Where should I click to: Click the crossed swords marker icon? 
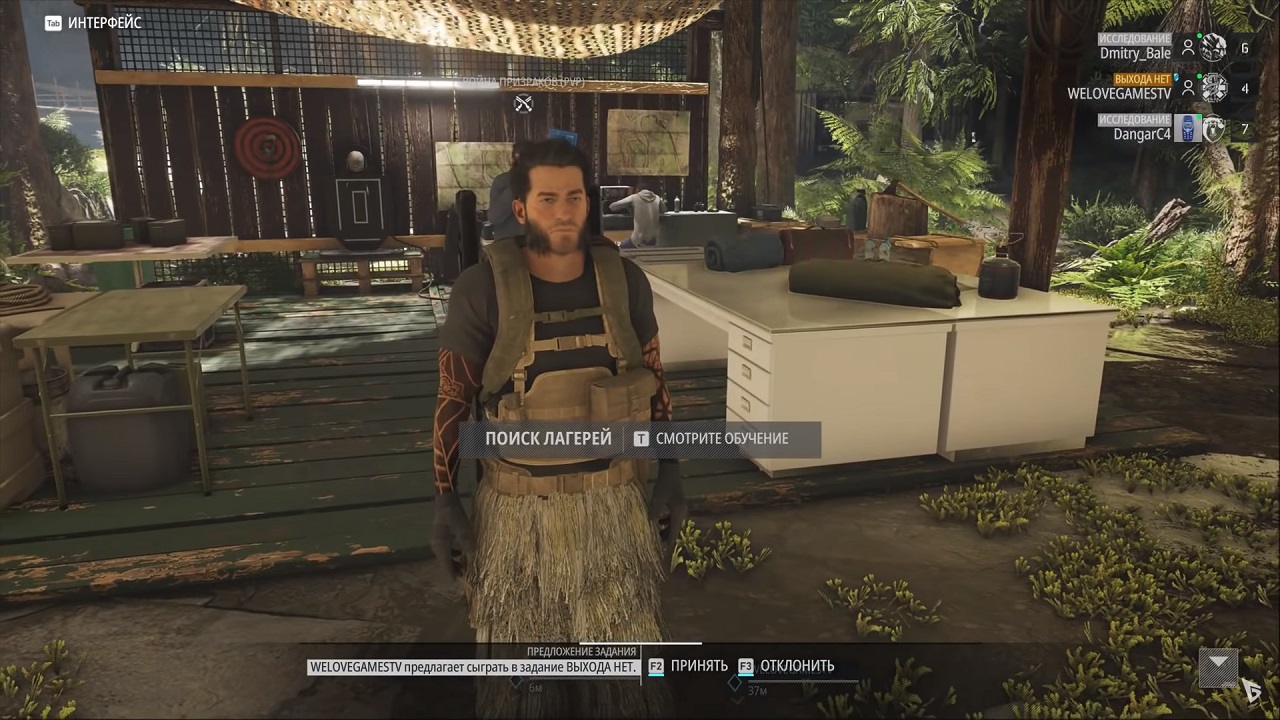click(x=523, y=103)
